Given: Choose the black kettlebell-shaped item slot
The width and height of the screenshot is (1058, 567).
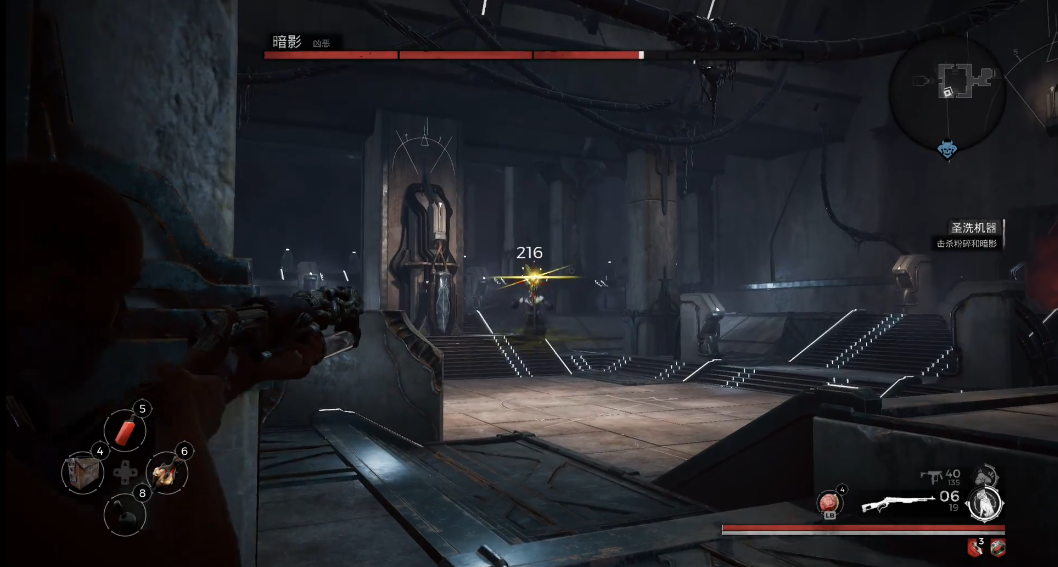Looking at the screenshot, I should [125, 514].
